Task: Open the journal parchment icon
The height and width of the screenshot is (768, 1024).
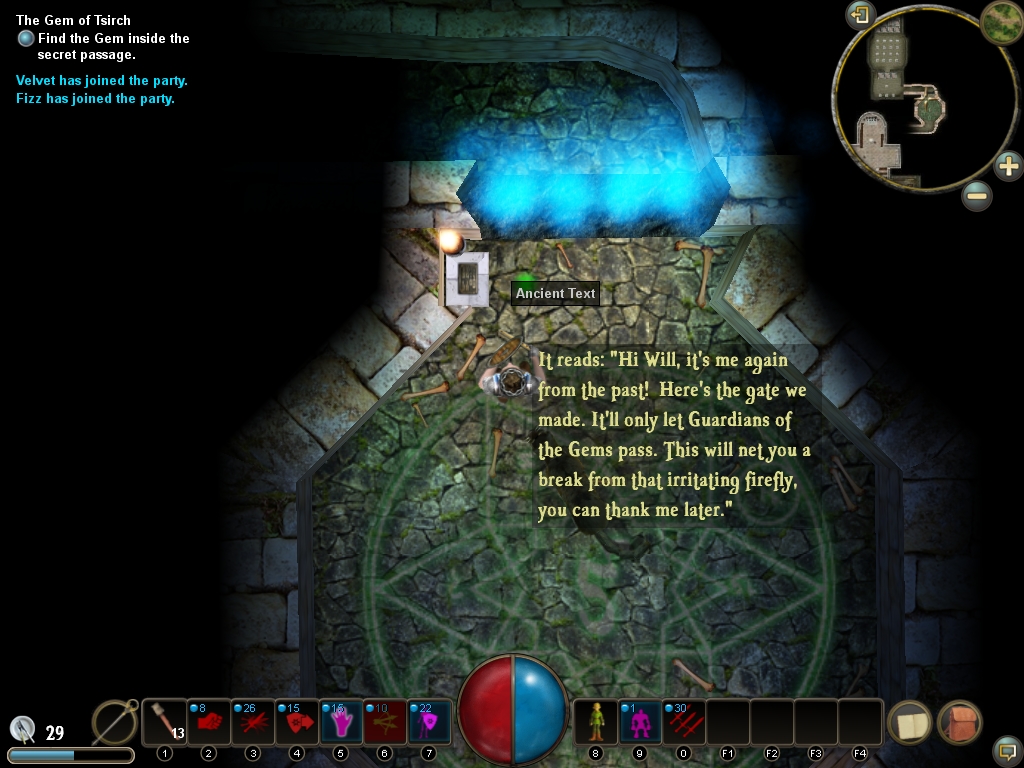Action: coord(909,722)
